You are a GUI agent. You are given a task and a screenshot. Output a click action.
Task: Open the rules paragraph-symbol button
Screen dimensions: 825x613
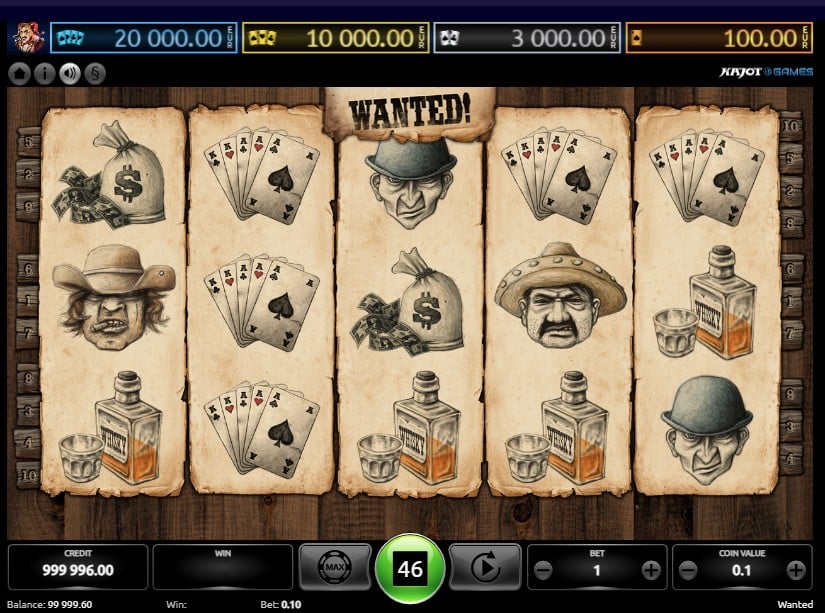[x=95, y=73]
